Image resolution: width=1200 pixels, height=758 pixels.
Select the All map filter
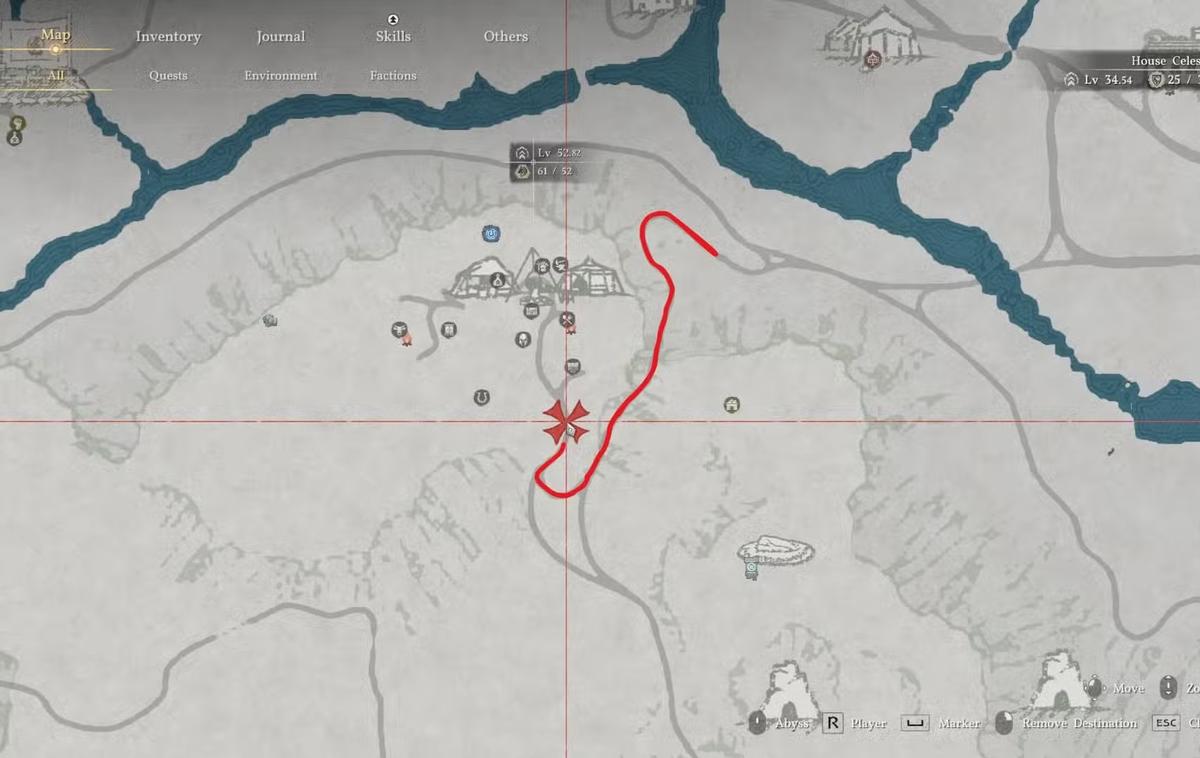56,75
